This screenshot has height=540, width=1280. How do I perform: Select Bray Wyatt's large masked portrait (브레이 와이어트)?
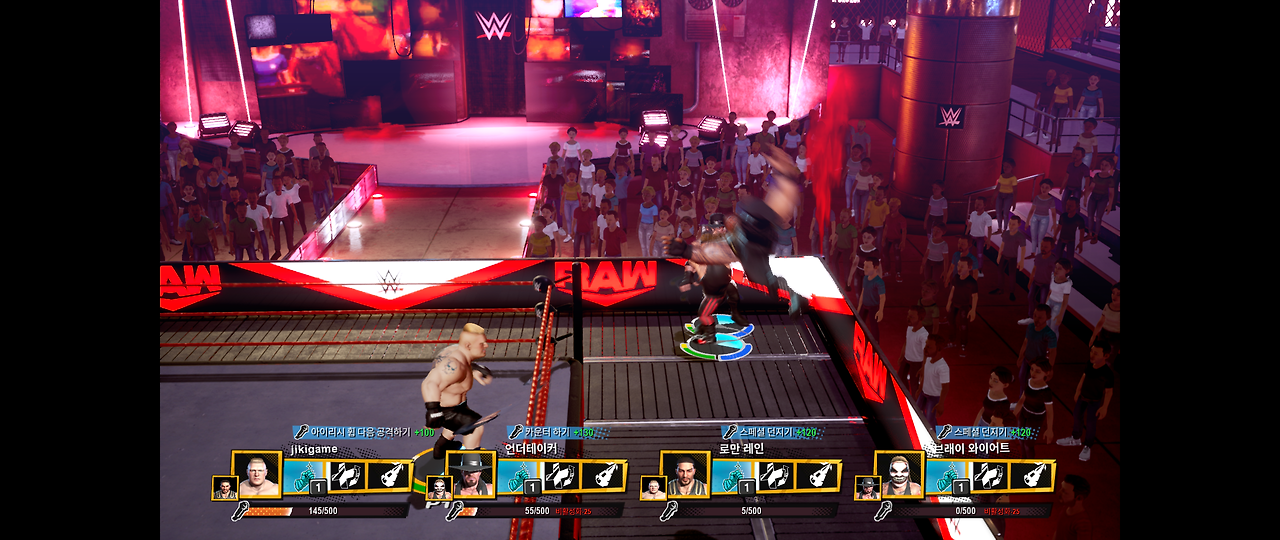899,475
